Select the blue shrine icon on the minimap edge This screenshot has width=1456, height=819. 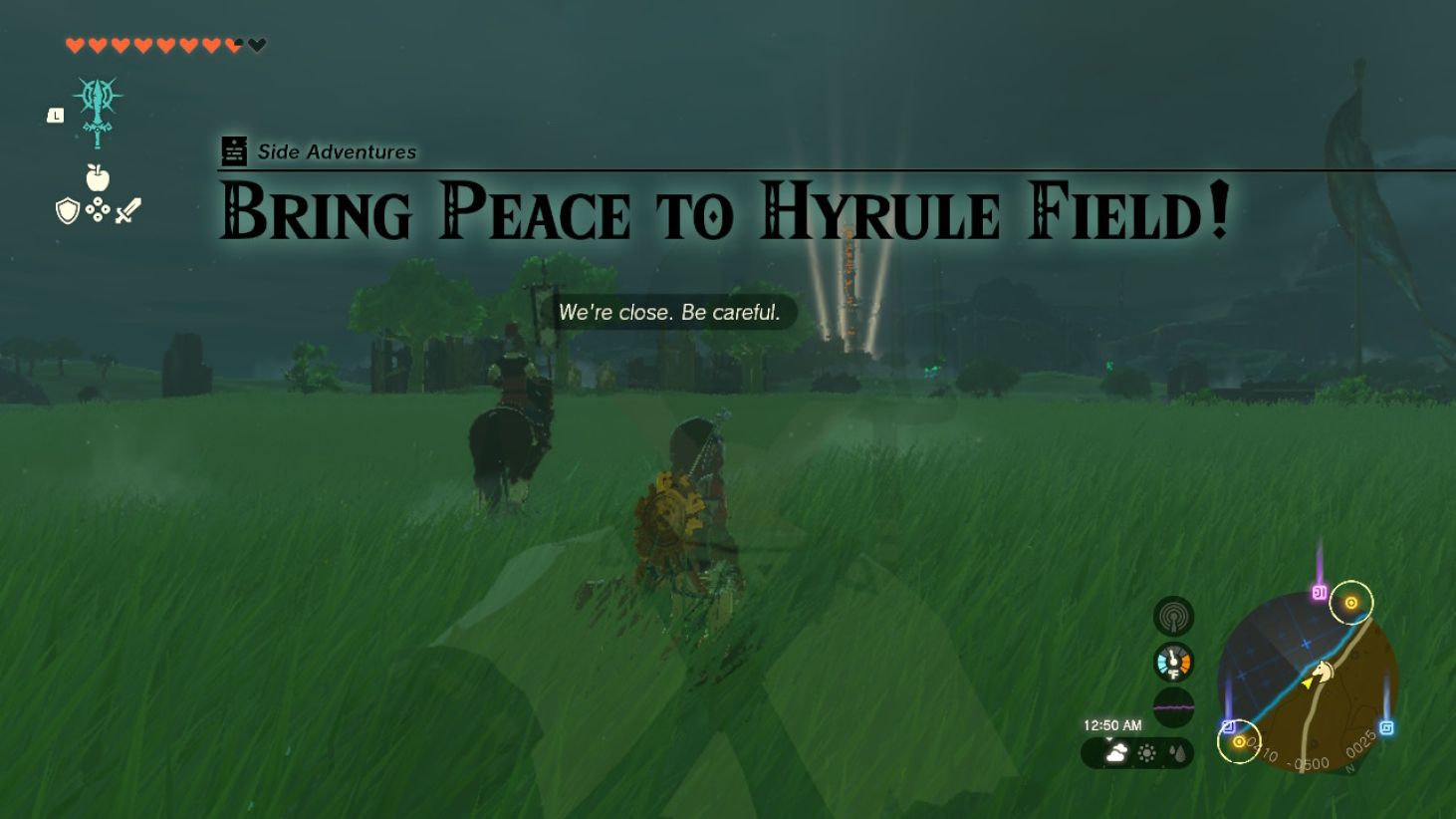tap(1388, 726)
